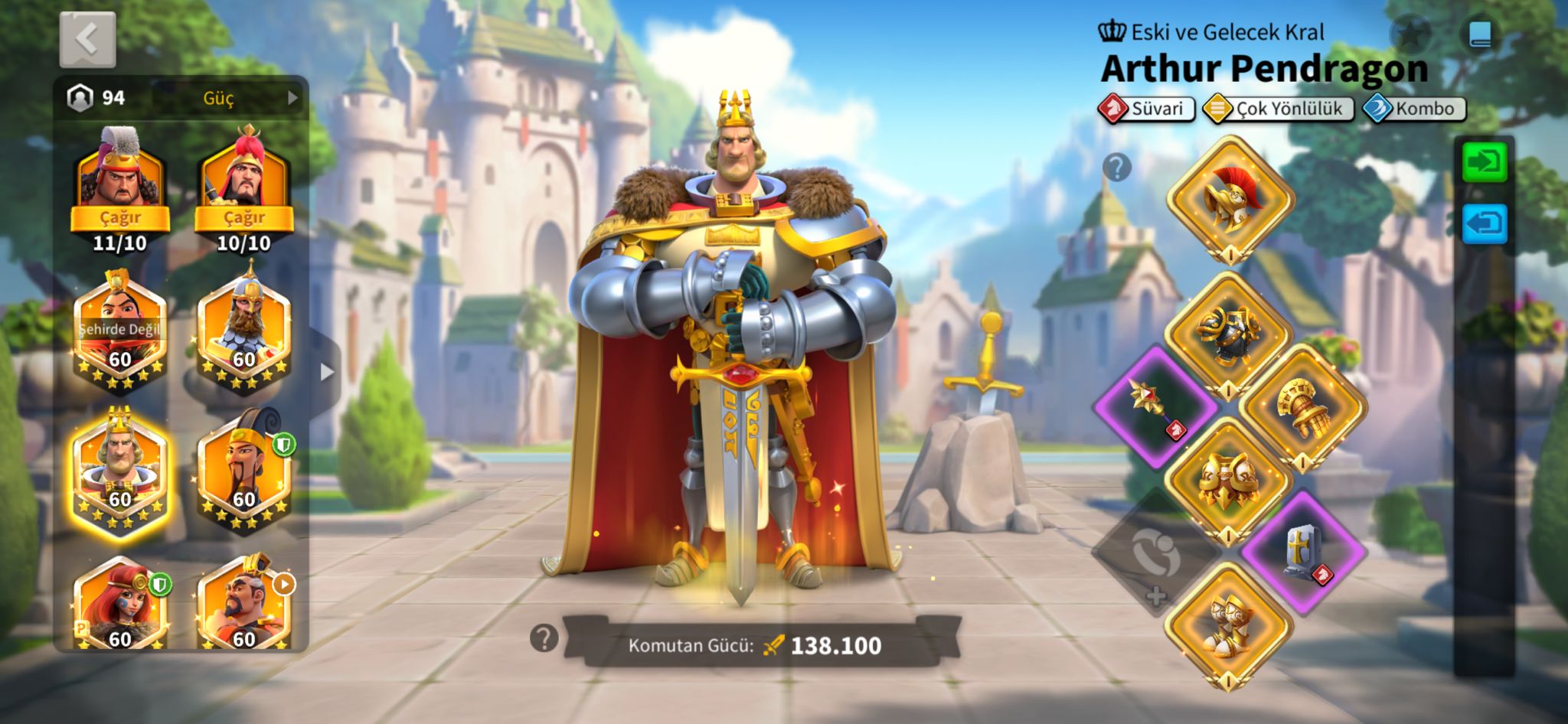Select the red-plumed golden helmet slot
This screenshot has height=724, width=1568.
(1230, 199)
